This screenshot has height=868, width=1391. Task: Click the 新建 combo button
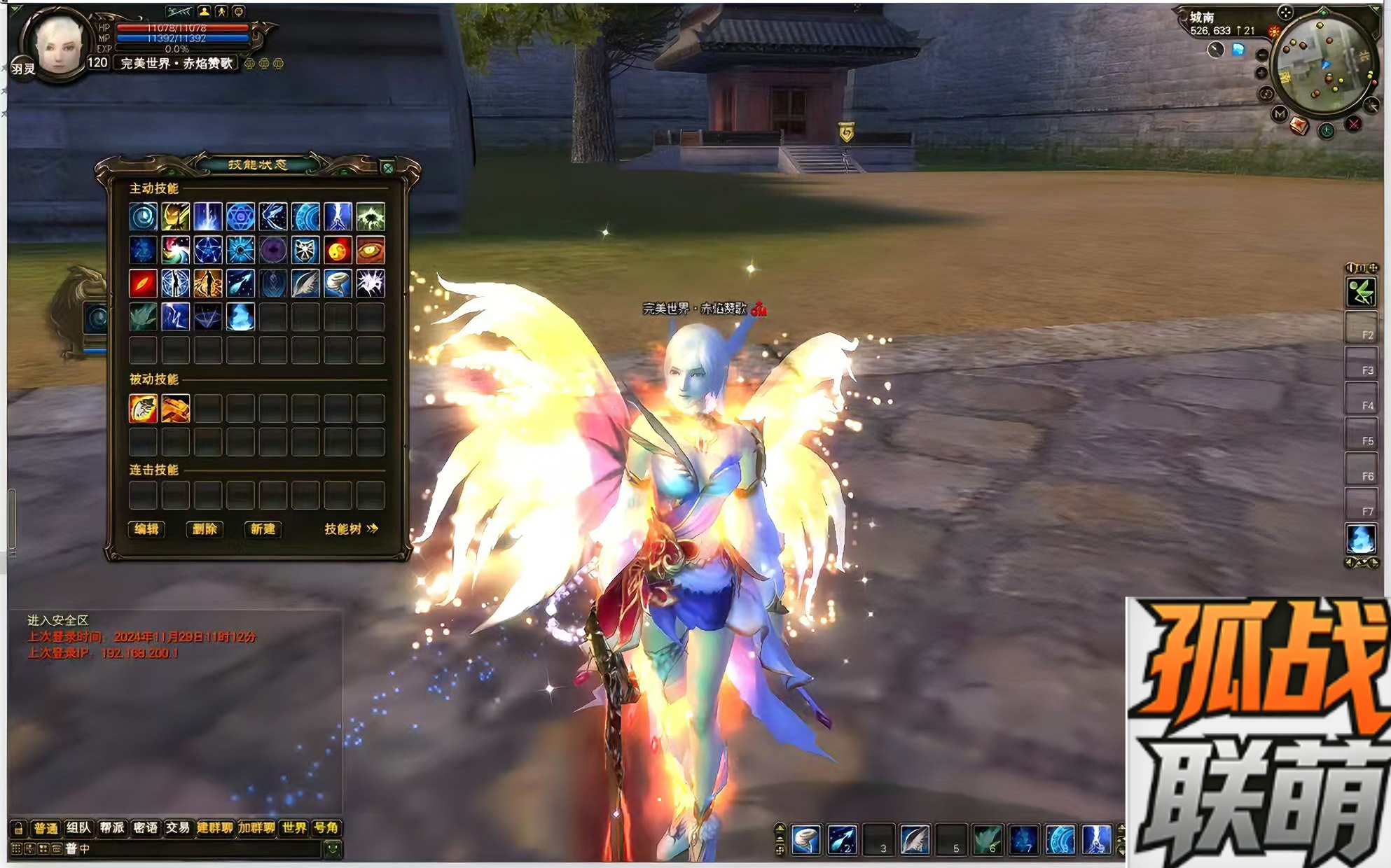[263, 529]
